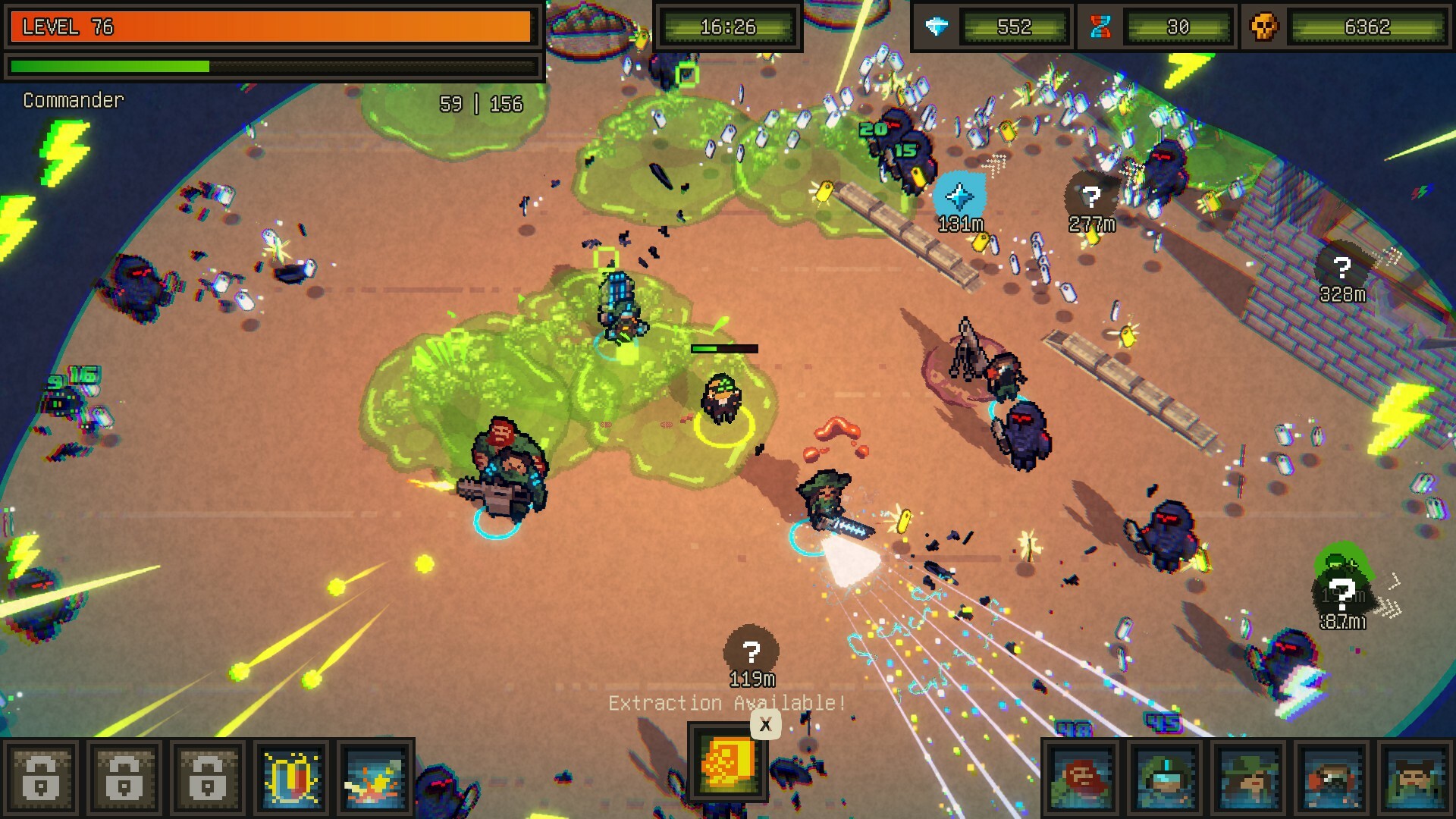
Task: Click the blue star marker at 131m
Action: pyautogui.click(x=959, y=196)
